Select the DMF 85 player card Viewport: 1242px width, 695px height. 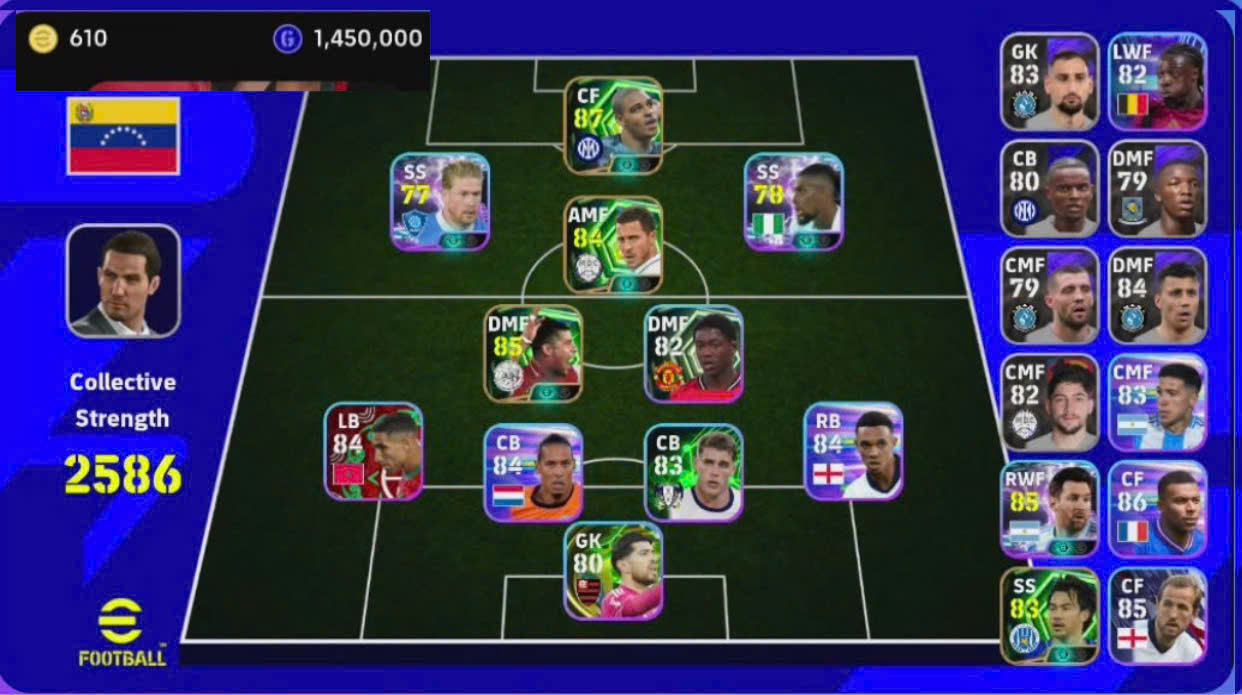point(533,353)
